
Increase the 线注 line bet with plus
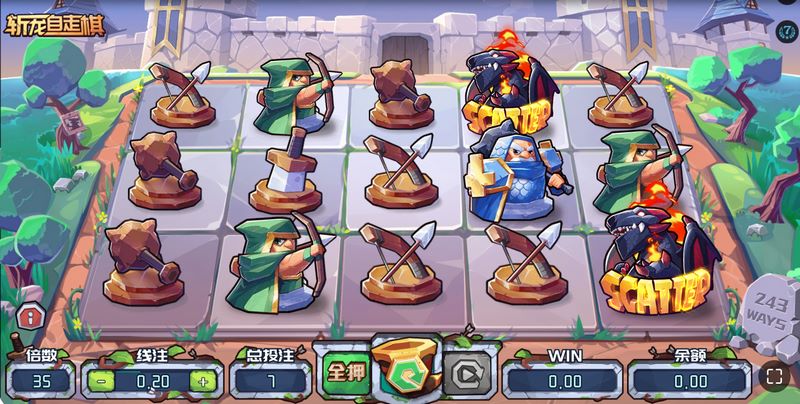tap(202, 381)
